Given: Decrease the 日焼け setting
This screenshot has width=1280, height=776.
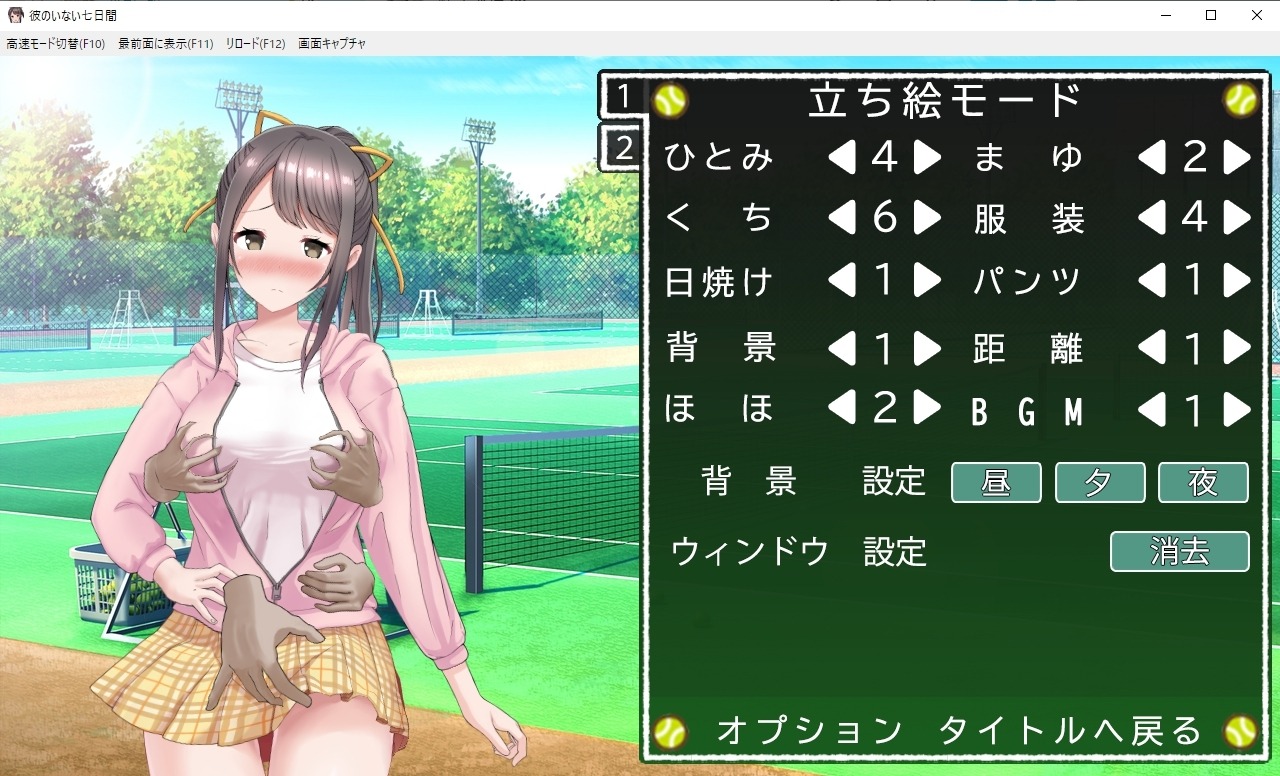Looking at the screenshot, I should [x=842, y=282].
